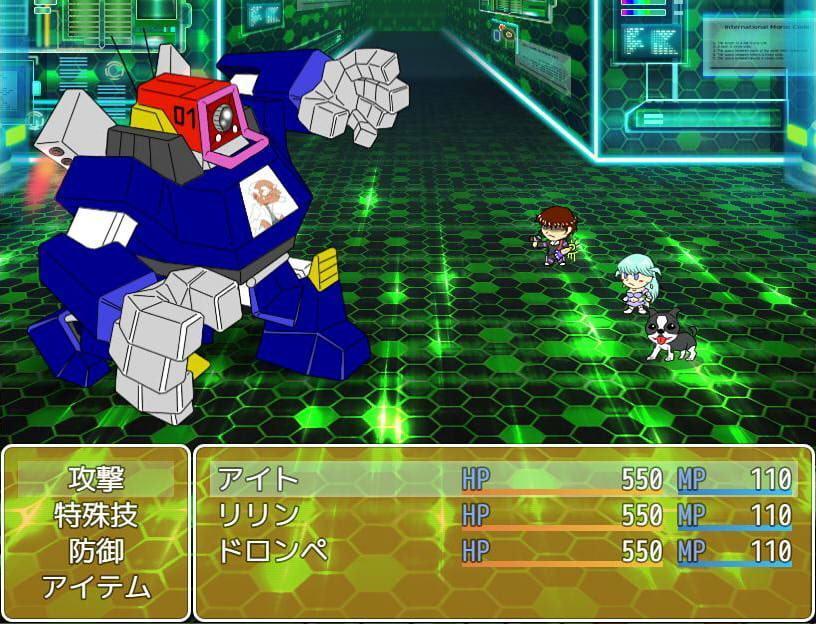Click party member リリン status row
The image size is (816, 624).
(504, 515)
